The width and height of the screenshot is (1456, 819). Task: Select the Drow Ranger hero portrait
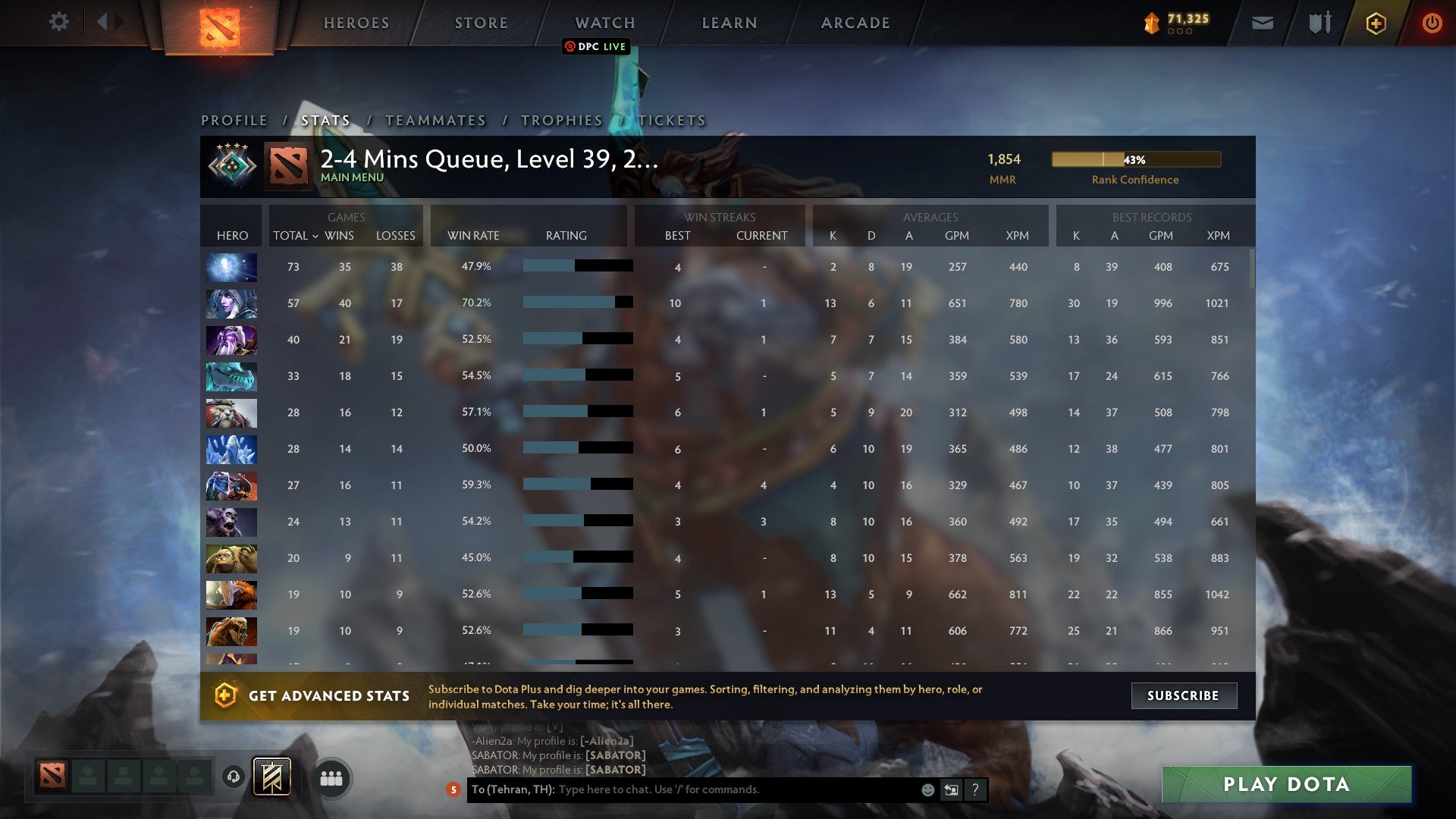click(231, 303)
